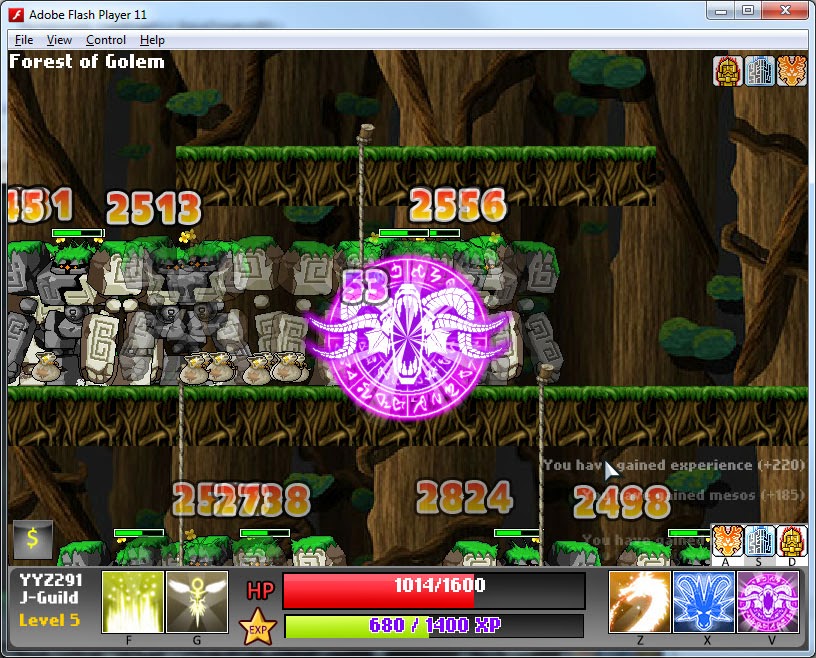Screen dimensions: 816x658
Task: Use the winged angel skill on G
Action: point(196,602)
